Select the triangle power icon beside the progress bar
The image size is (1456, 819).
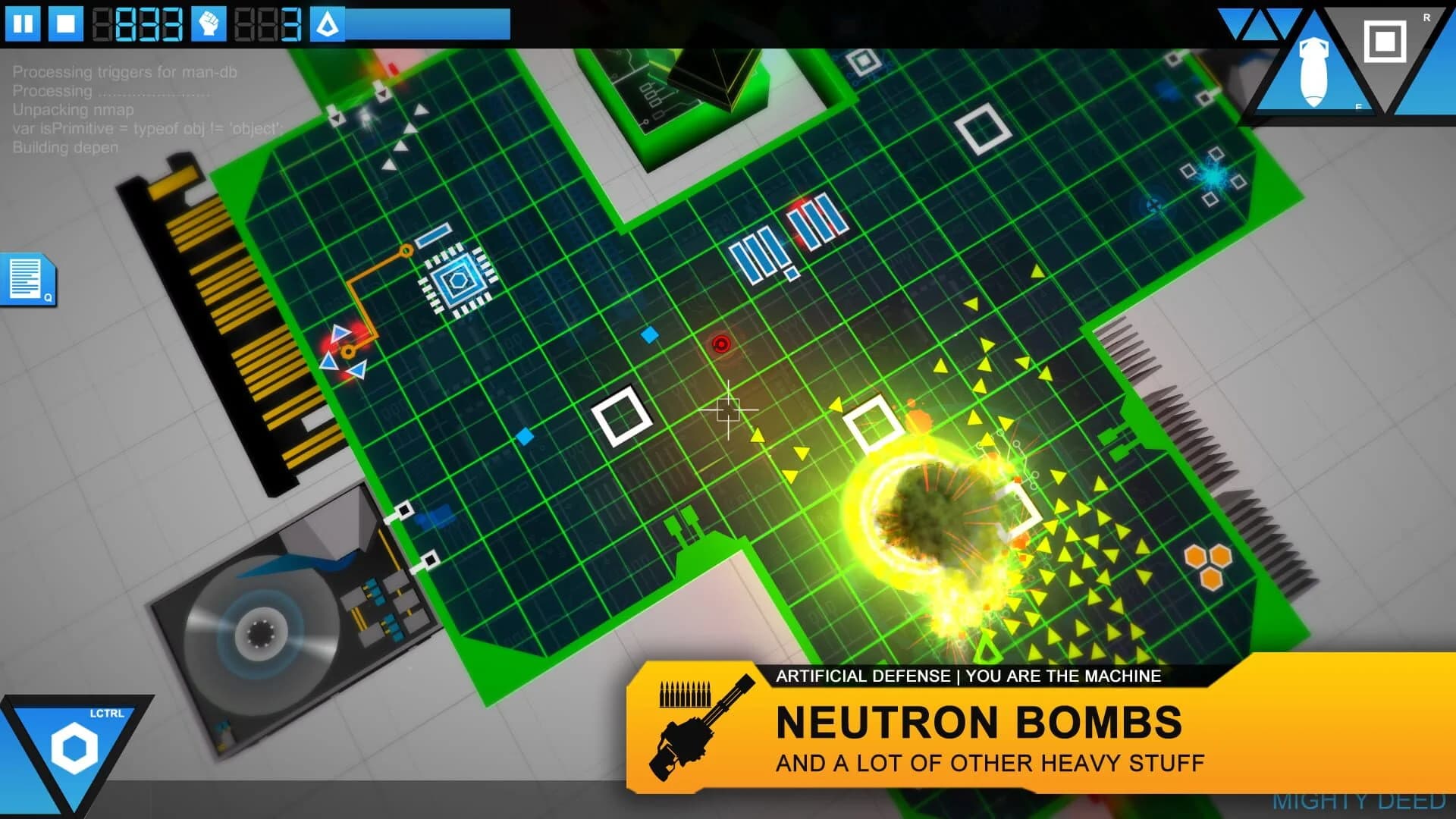point(326,23)
